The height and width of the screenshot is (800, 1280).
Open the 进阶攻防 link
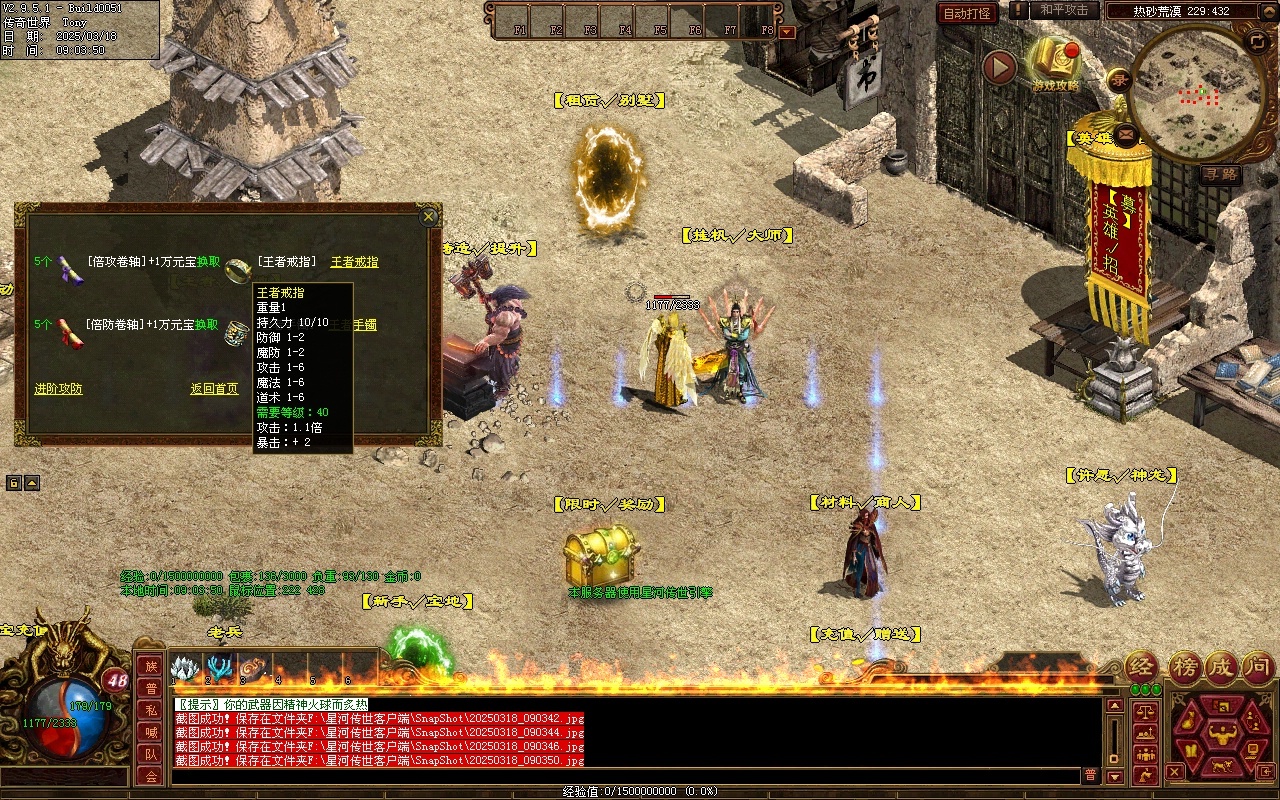coord(58,389)
